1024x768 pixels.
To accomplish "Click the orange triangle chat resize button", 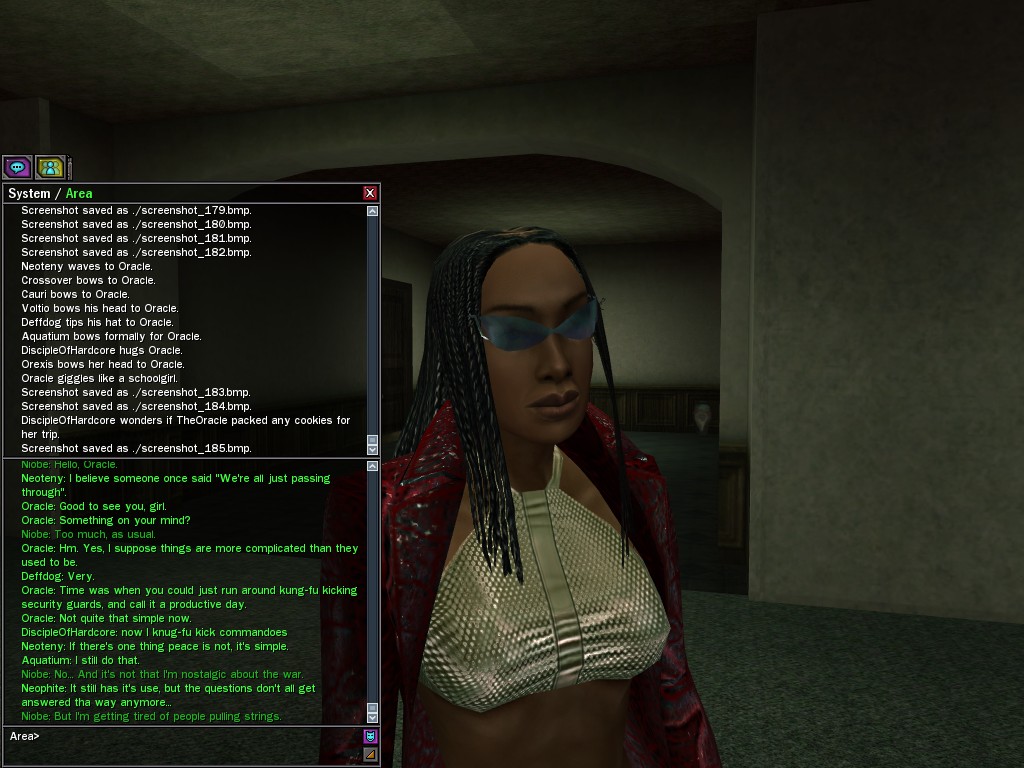I will click(370, 754).
